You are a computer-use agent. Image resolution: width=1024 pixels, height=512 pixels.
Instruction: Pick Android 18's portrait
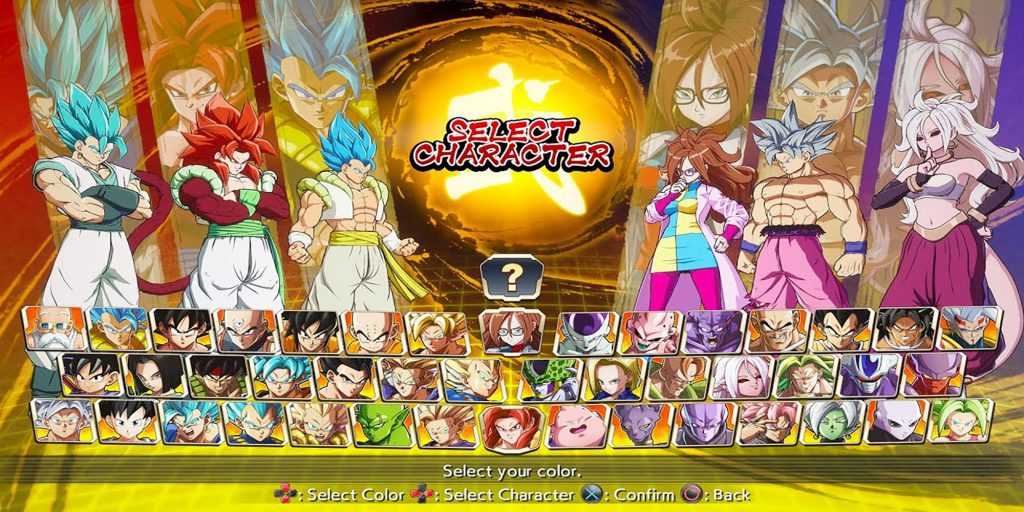click(x=613, y=377)
